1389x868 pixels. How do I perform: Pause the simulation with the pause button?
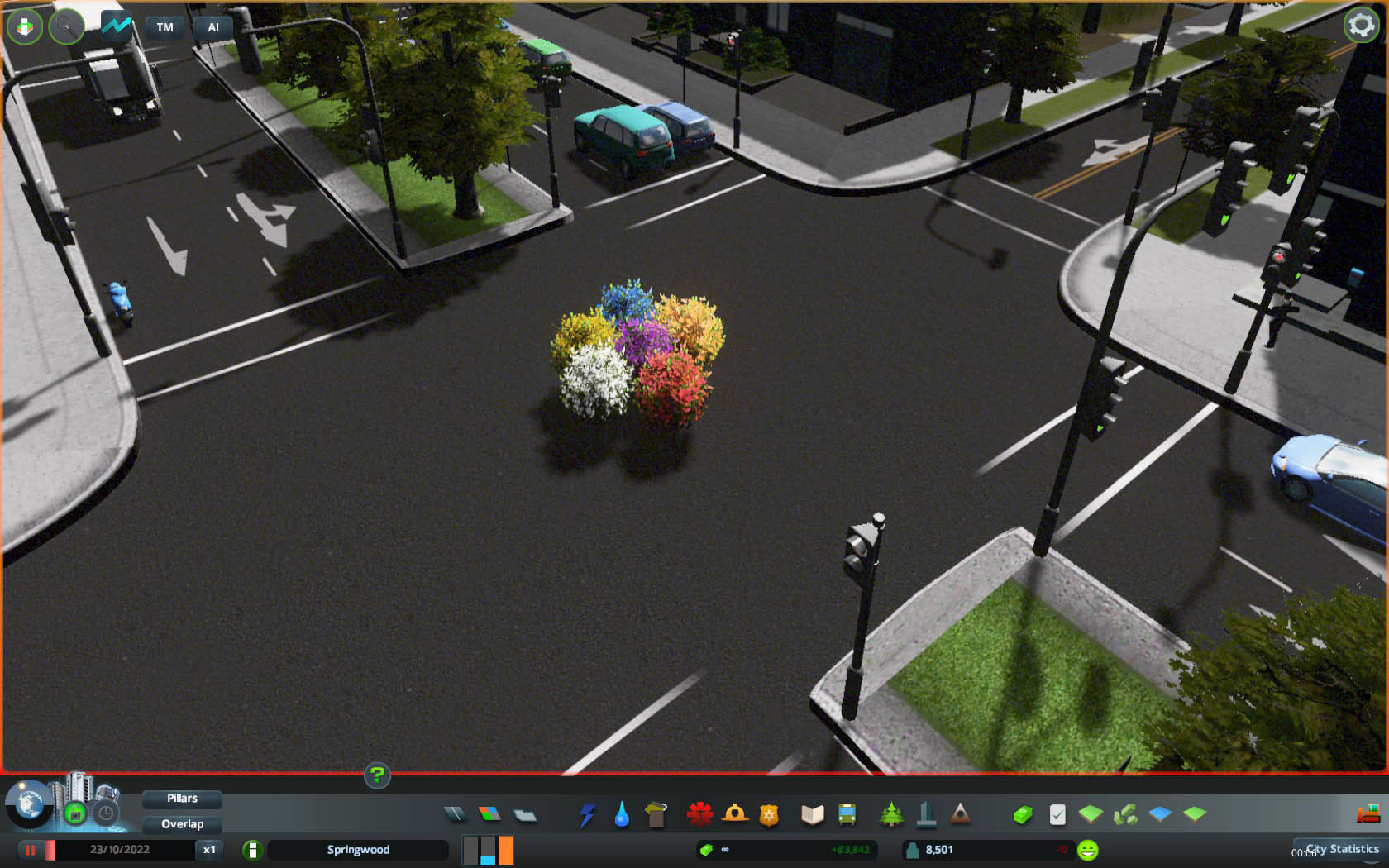[x=31, y=850]
